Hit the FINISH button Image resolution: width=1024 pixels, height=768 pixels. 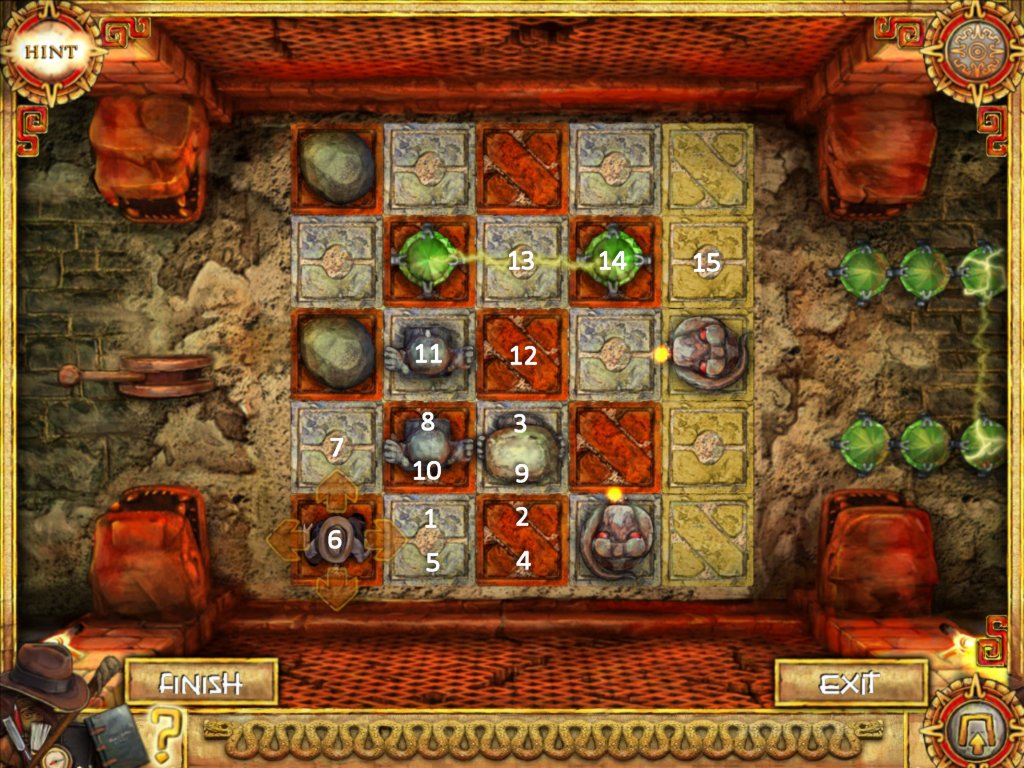pyautogui.click(x=201, y=684)
